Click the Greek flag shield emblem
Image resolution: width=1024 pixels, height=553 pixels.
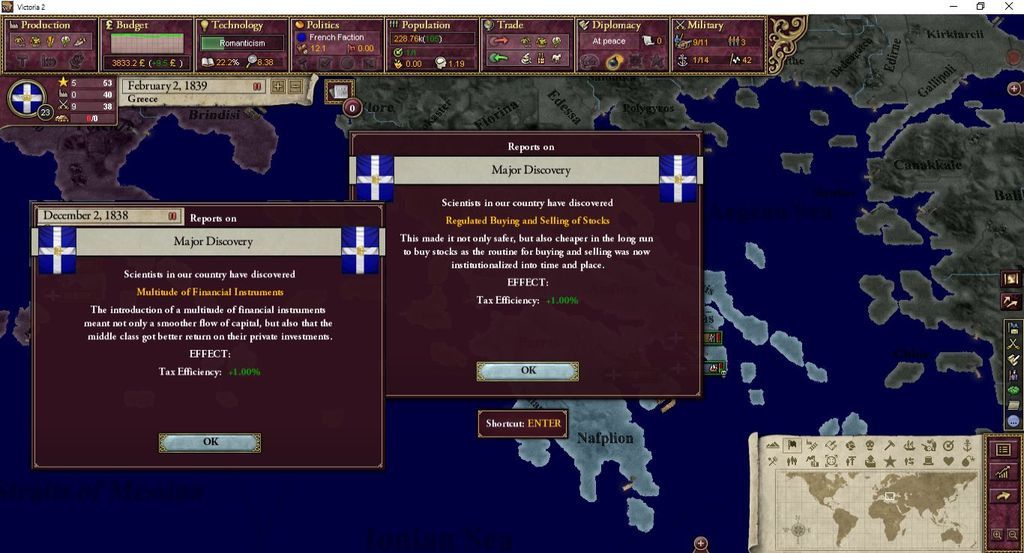click(27, 98)
